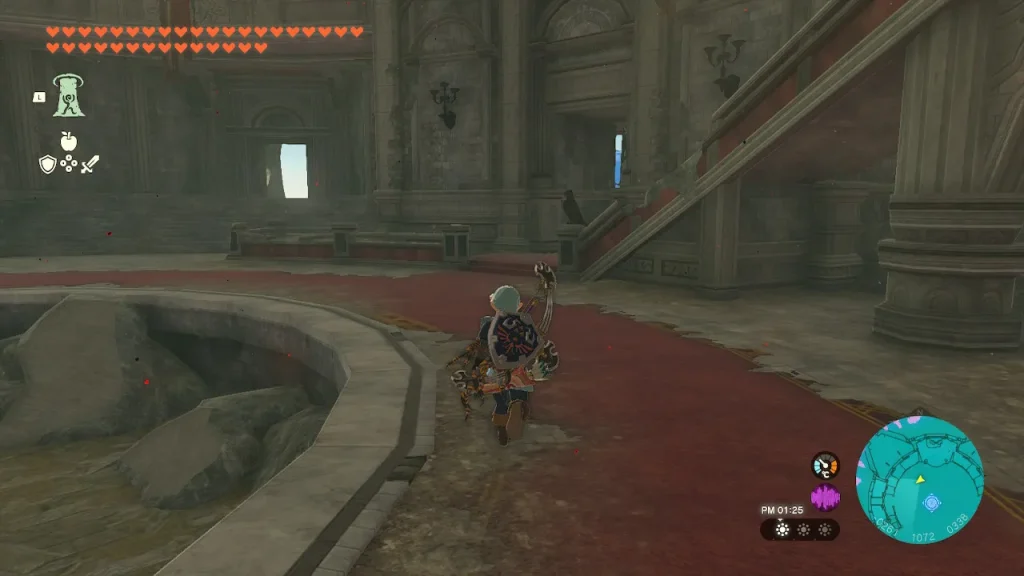The width and height of the screenshot is (1024, 576).
Task: Open the shield quick-select icon
Action: point(47,164)
